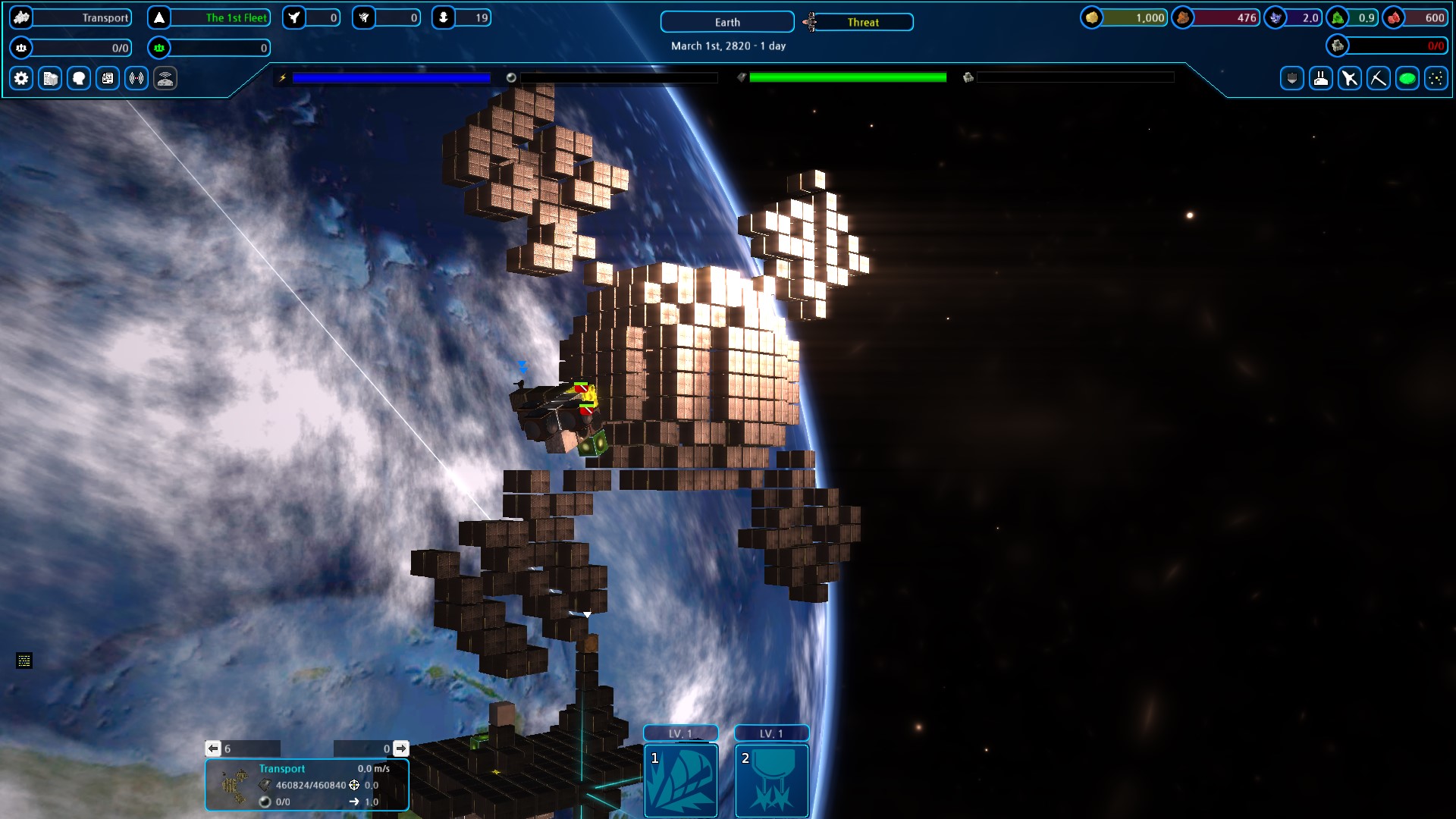This screenshot has width=1456, height=819.
Task: Open the news/encyclopedia panel icon
Action: tap(107, 78)
